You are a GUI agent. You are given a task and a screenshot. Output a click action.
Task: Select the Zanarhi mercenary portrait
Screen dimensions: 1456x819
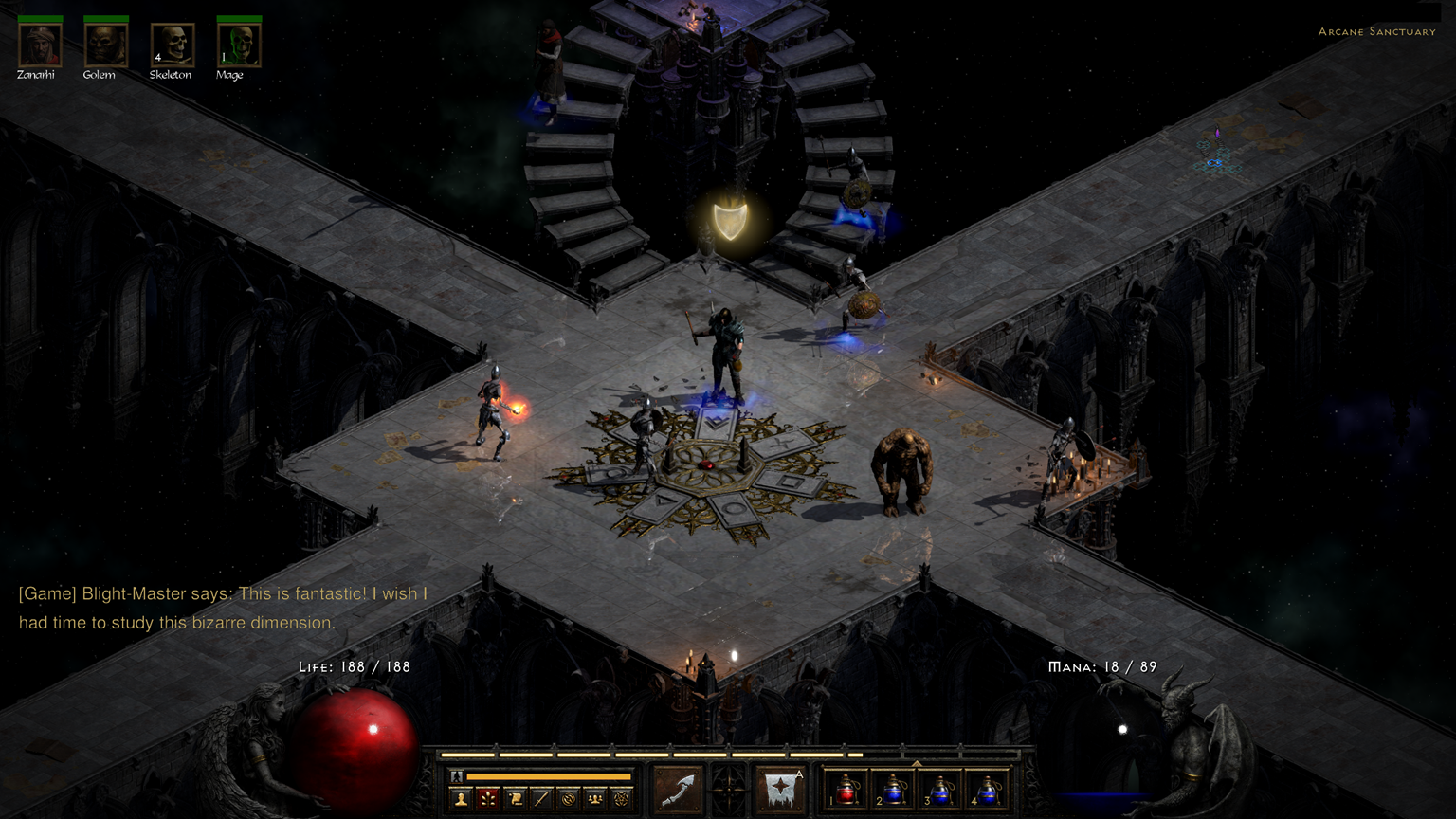(40, 45)
